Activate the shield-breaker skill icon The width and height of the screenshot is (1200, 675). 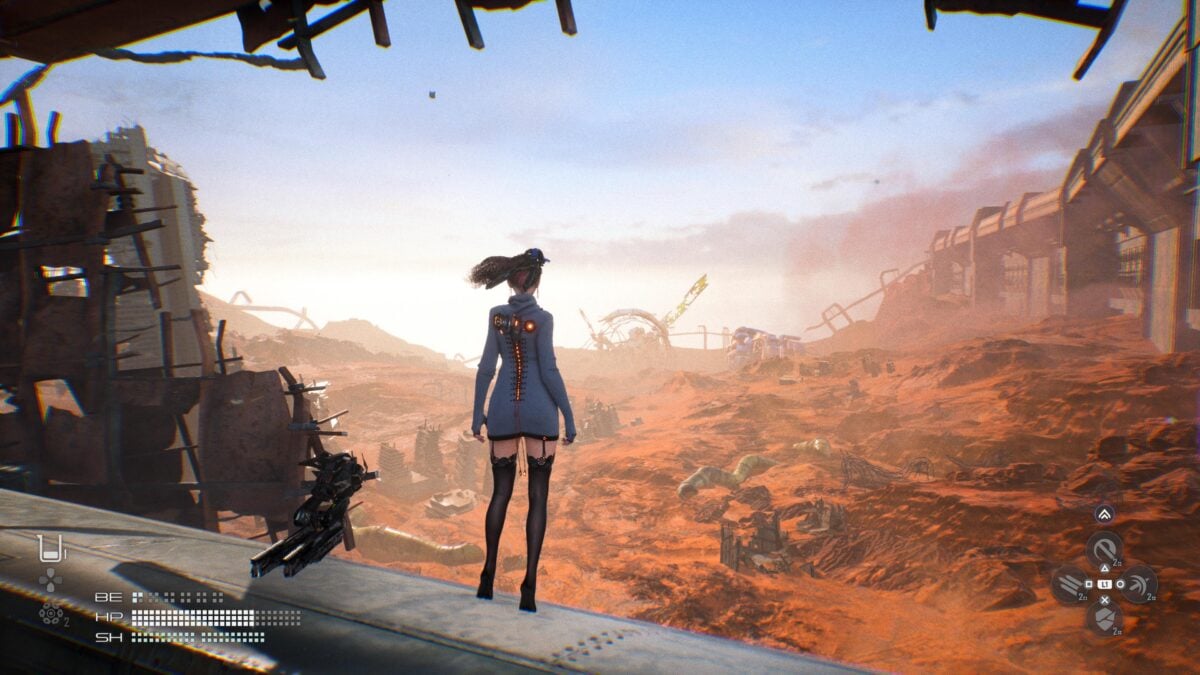point(1104,618)
